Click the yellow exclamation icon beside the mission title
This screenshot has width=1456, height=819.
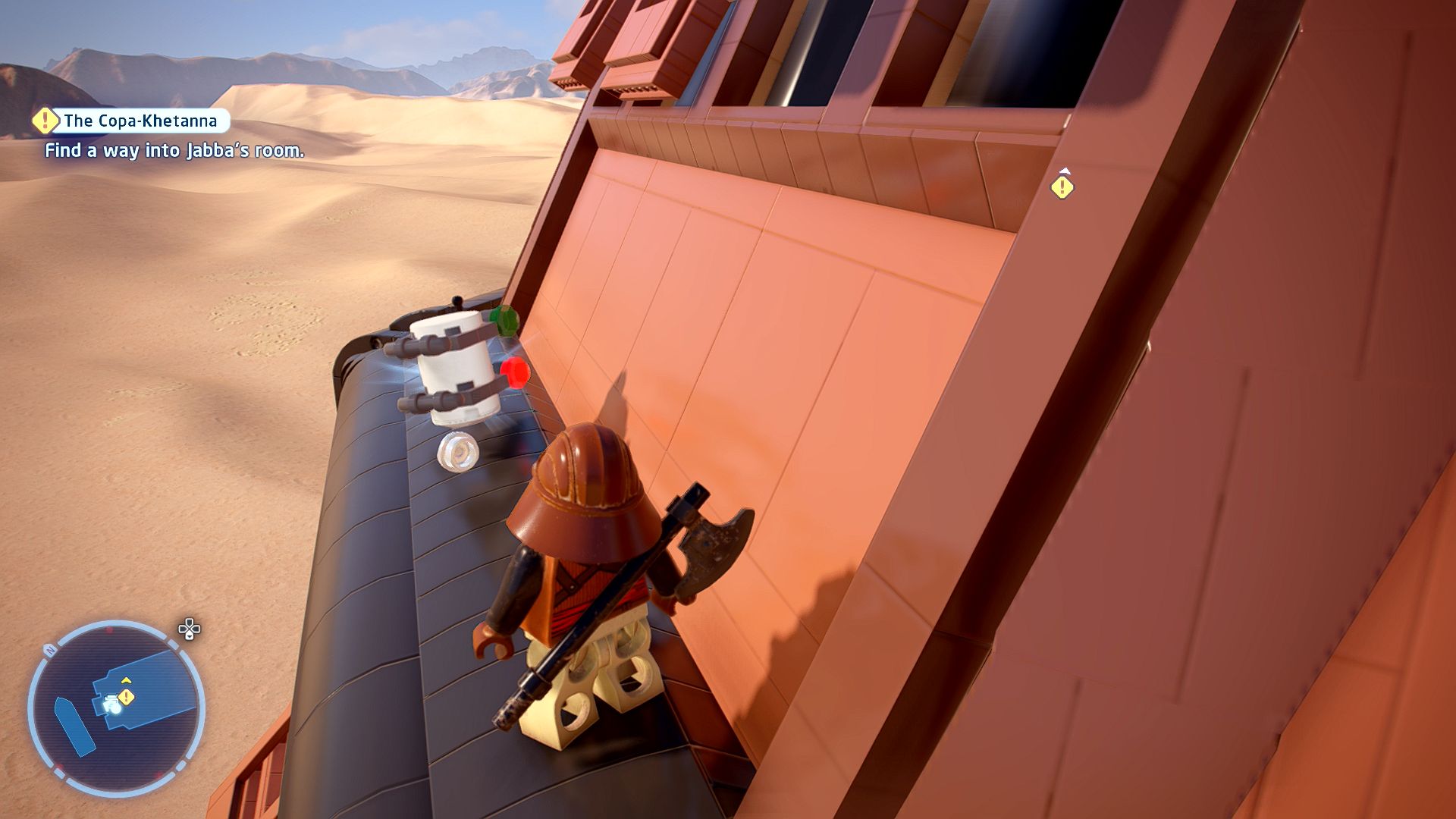coord(45,120)
